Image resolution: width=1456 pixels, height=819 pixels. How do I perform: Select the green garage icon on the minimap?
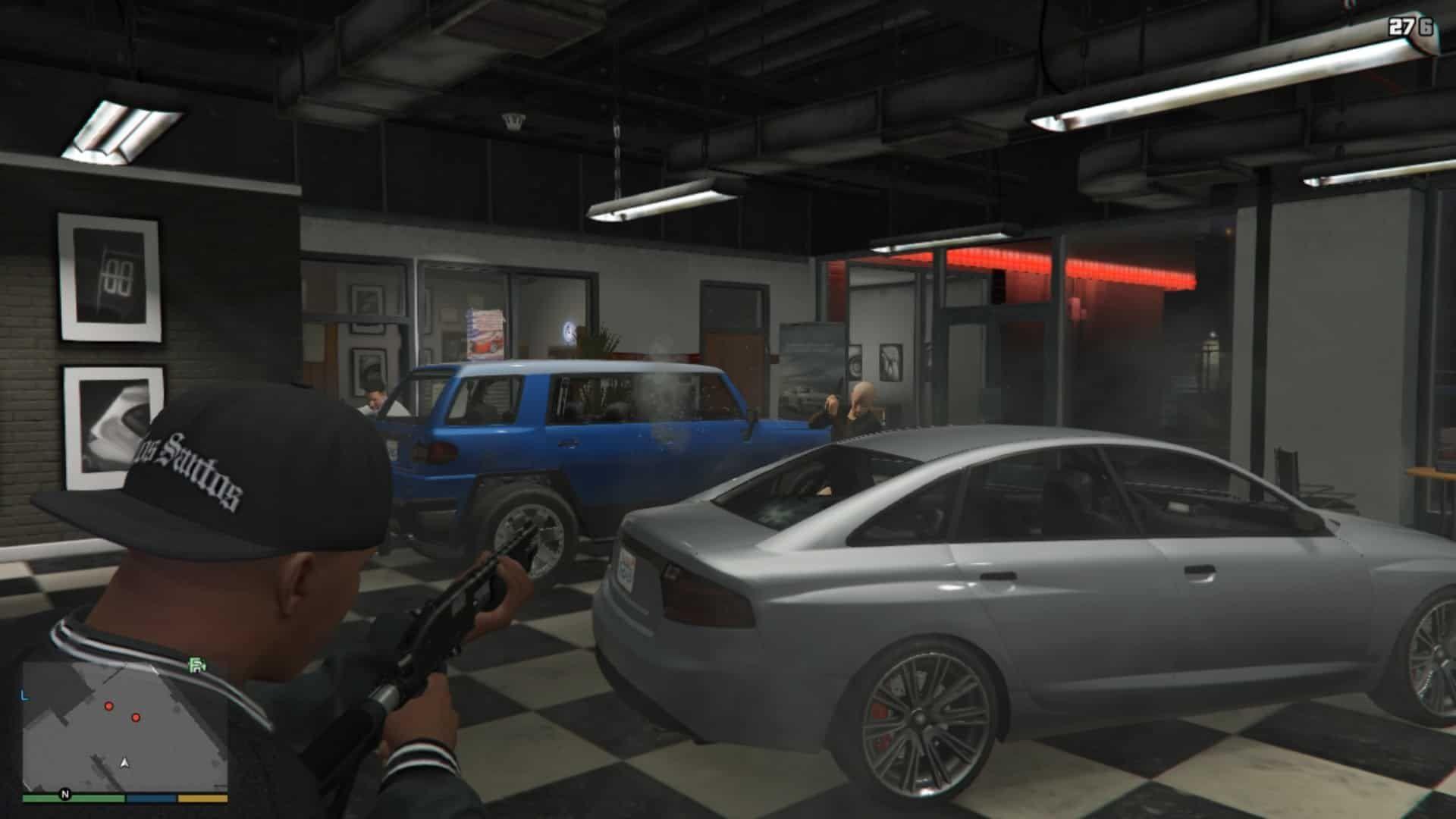tap(196, 666)
